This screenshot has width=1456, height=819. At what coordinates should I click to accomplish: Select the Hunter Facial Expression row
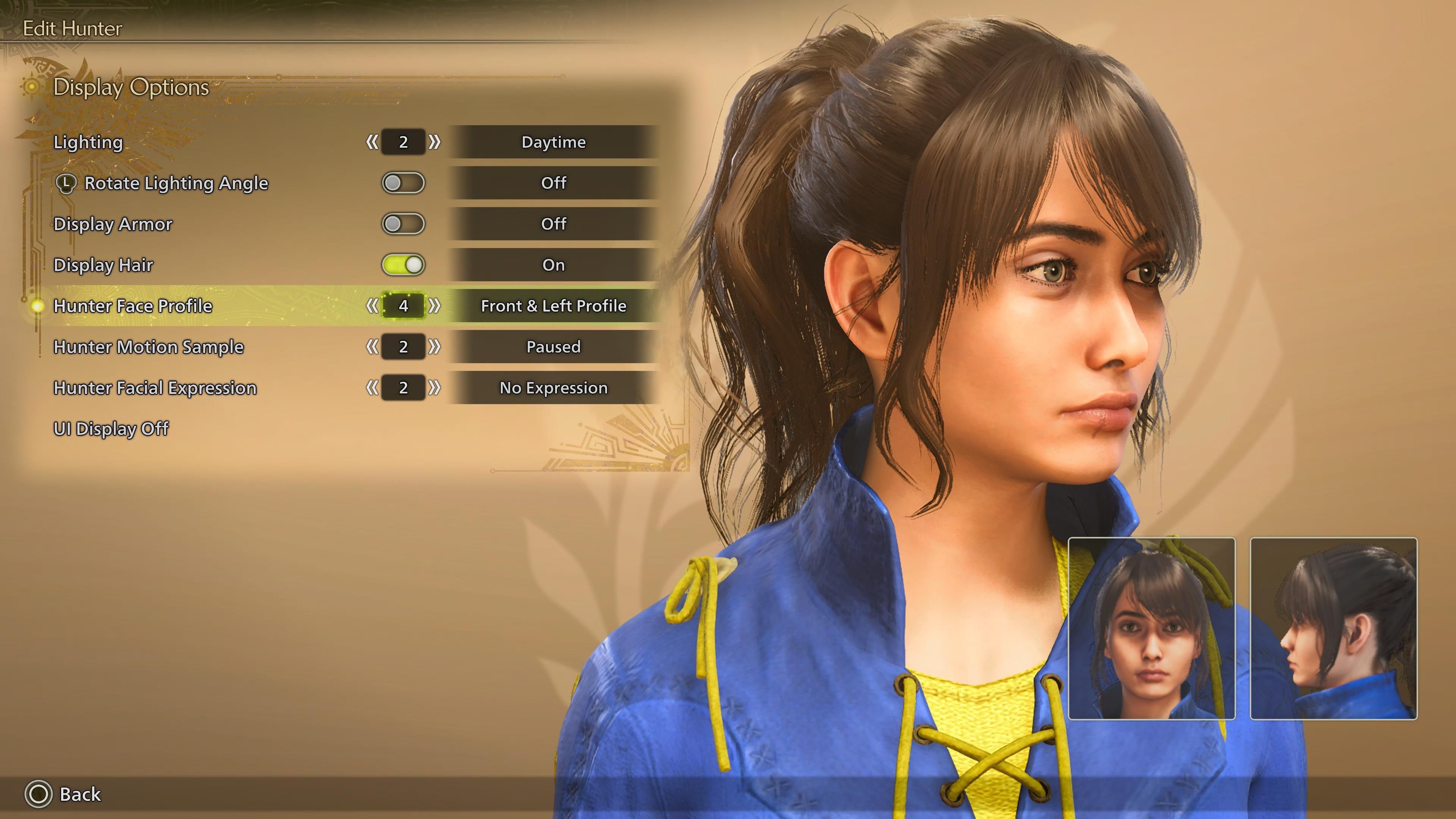(x=155, y=388)
